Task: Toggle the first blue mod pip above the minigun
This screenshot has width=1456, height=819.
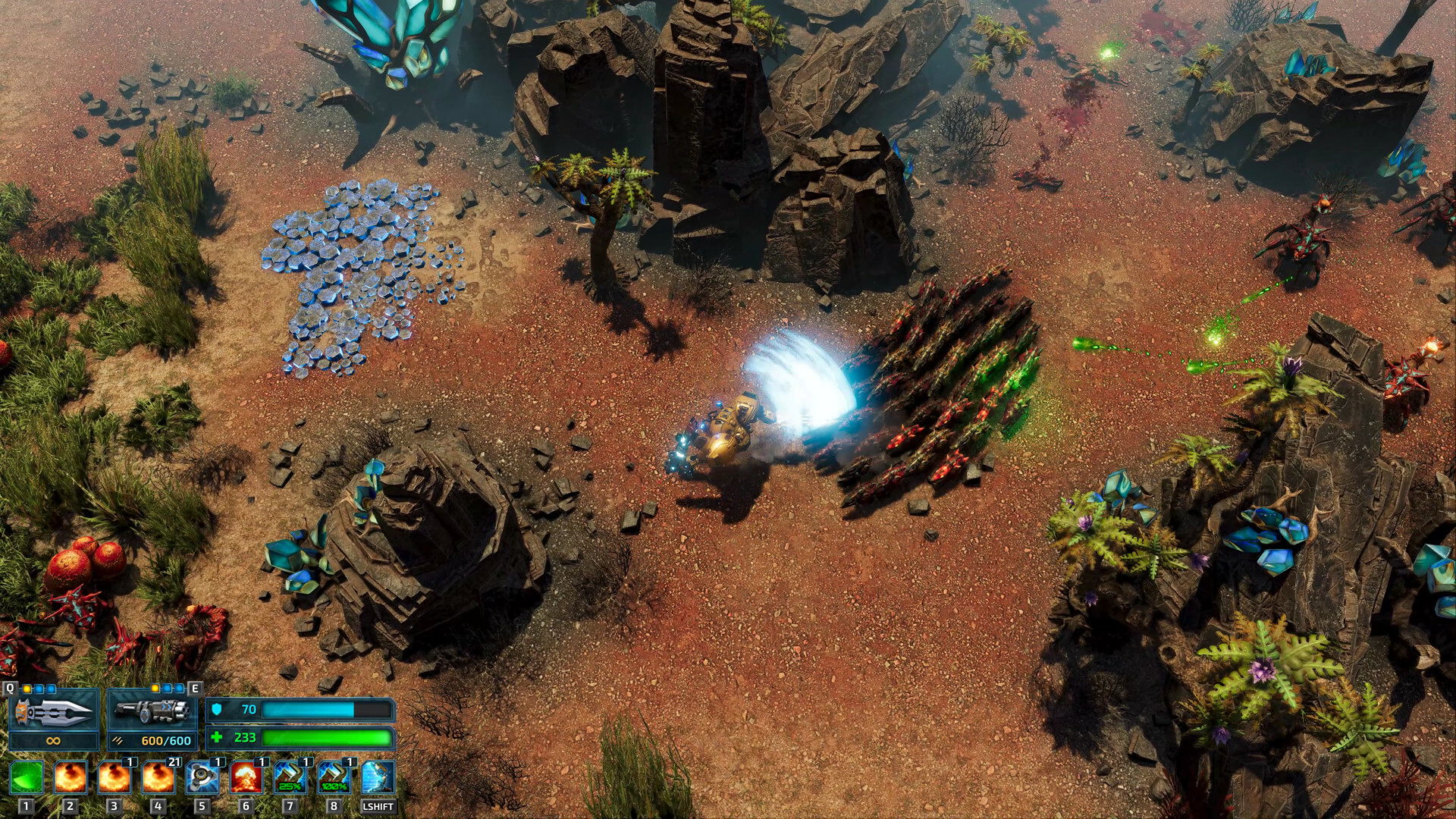Action: click(x=168, y=689)
